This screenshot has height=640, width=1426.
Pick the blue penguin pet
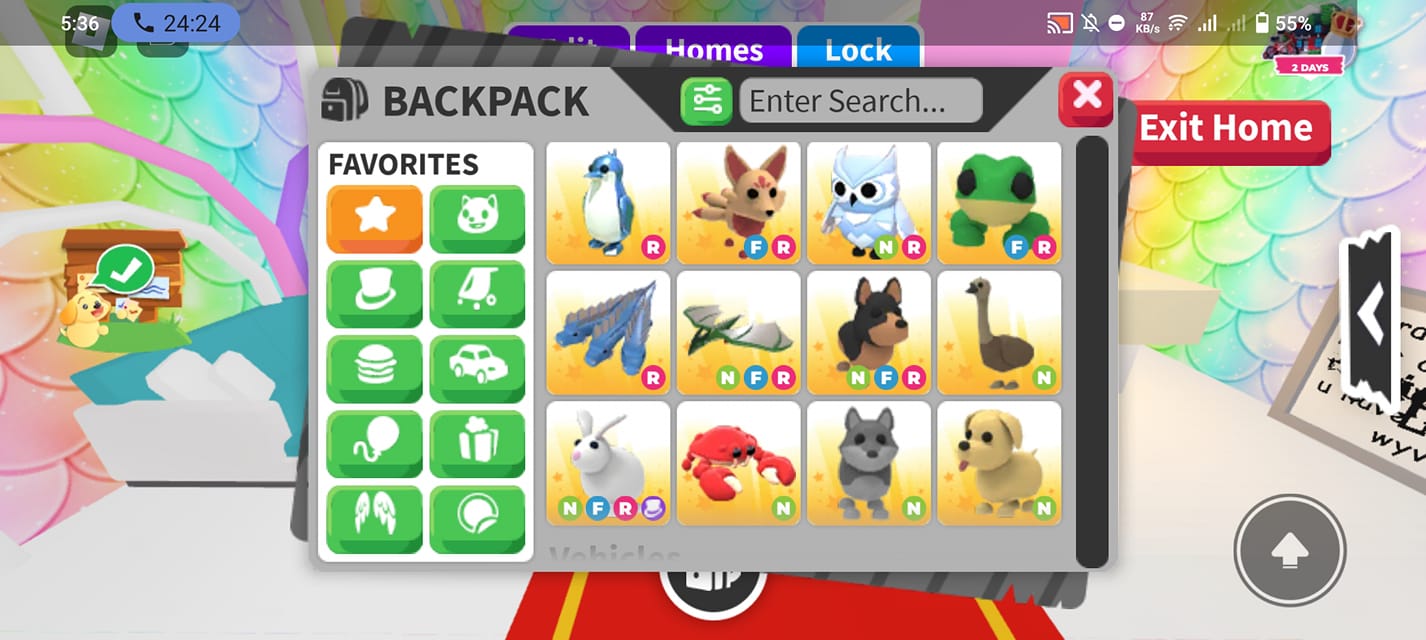coord(608,203)
